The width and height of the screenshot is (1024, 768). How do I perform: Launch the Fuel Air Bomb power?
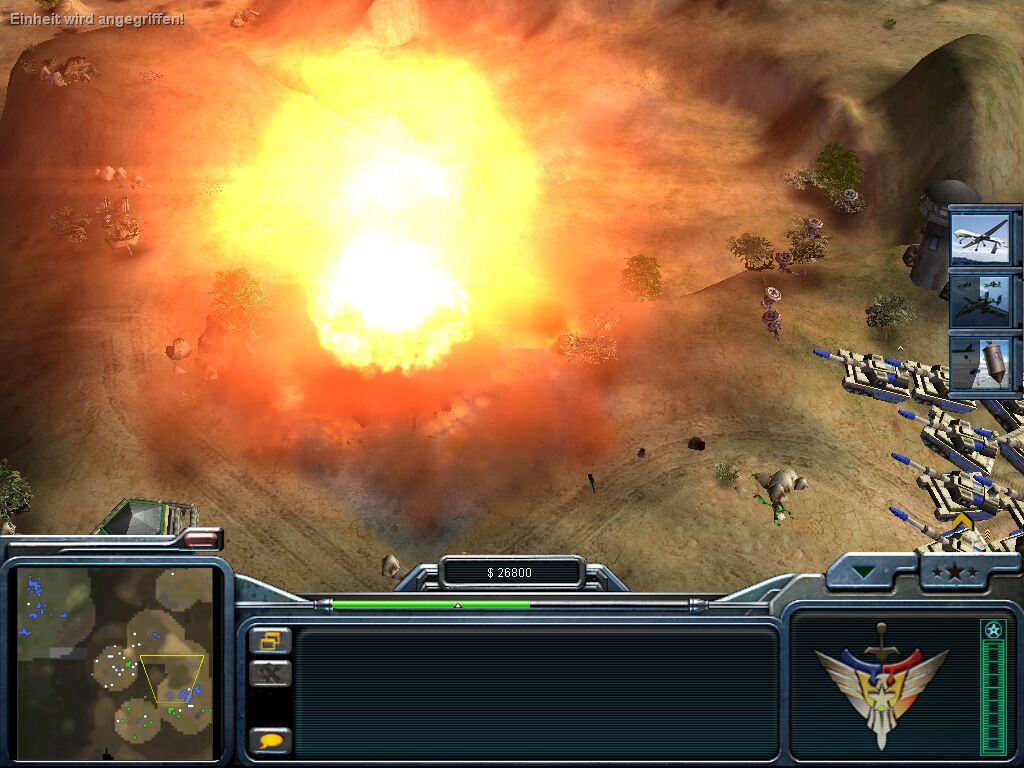(x=983, y=362)
